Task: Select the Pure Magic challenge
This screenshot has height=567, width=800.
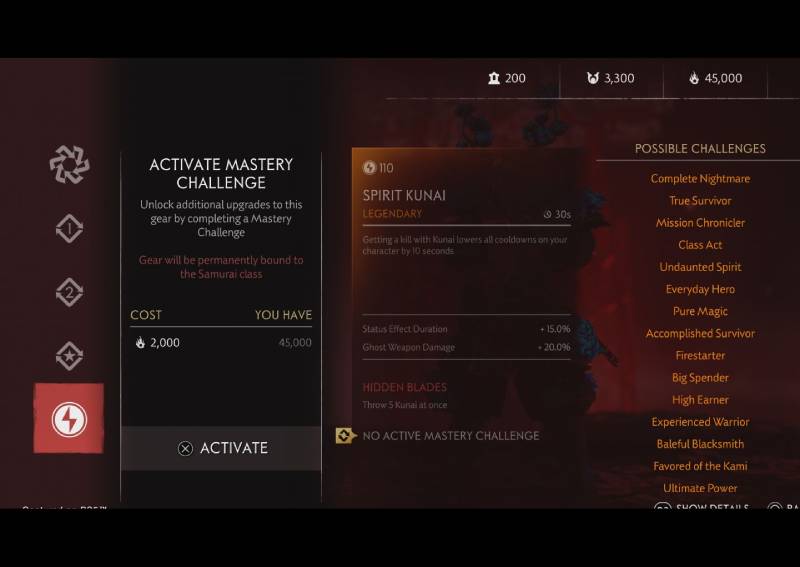Action: point(700,311)
